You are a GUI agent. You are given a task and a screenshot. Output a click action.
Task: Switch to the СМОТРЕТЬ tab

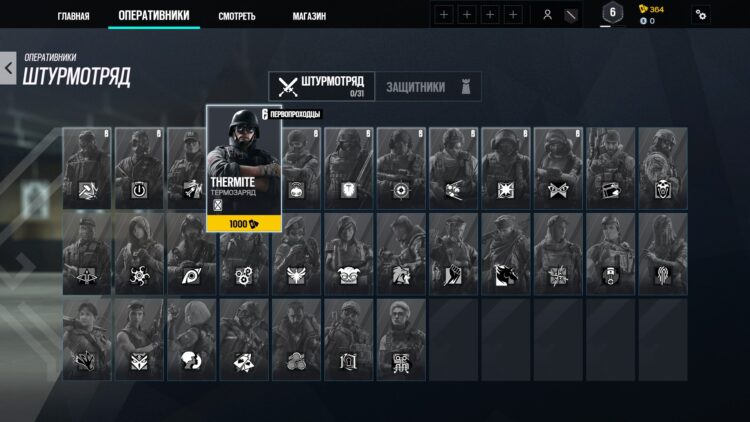pyautogui.click(x=237, y=16)
